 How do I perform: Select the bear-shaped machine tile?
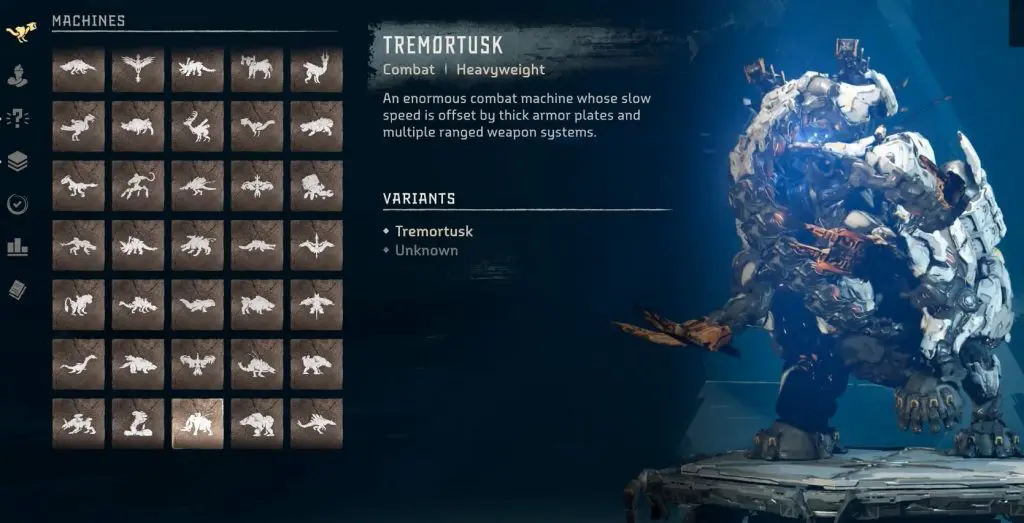click(257, 423)
